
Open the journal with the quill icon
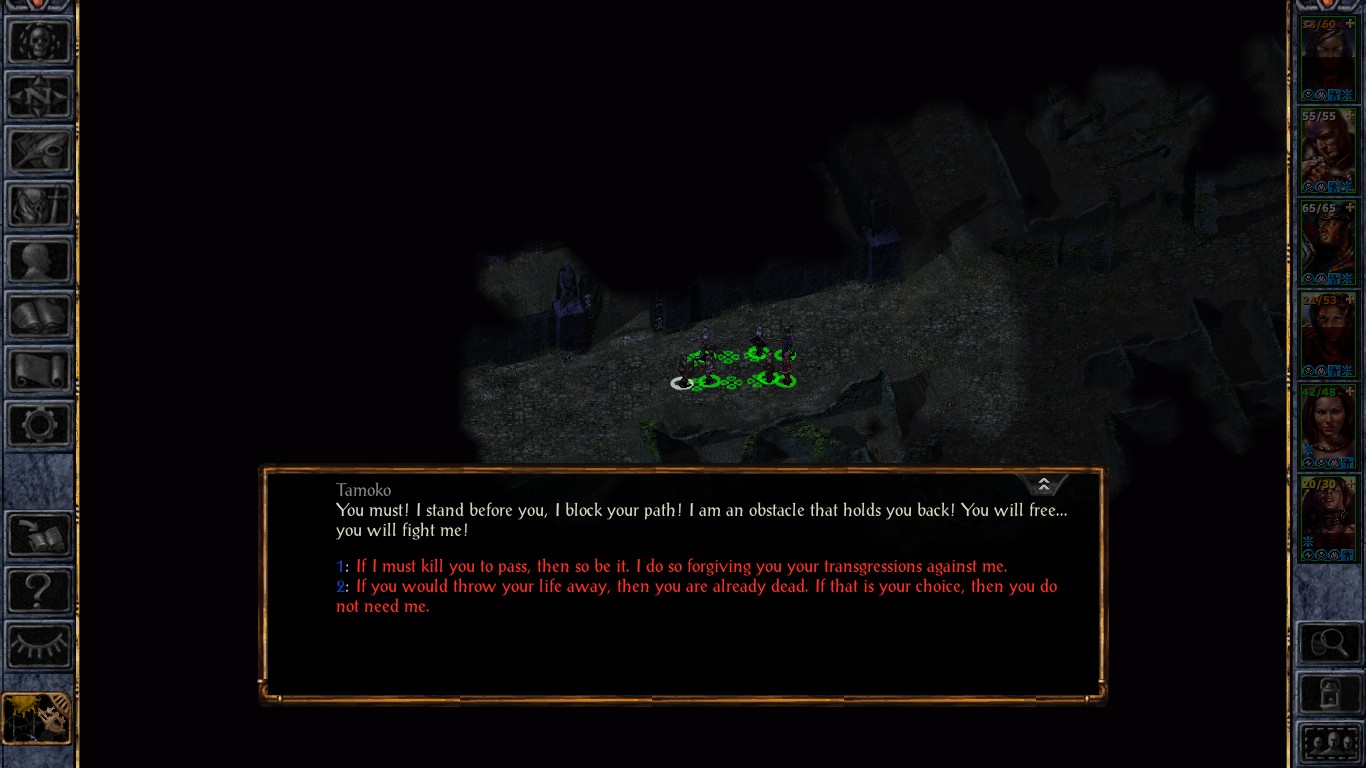(39, 152)
